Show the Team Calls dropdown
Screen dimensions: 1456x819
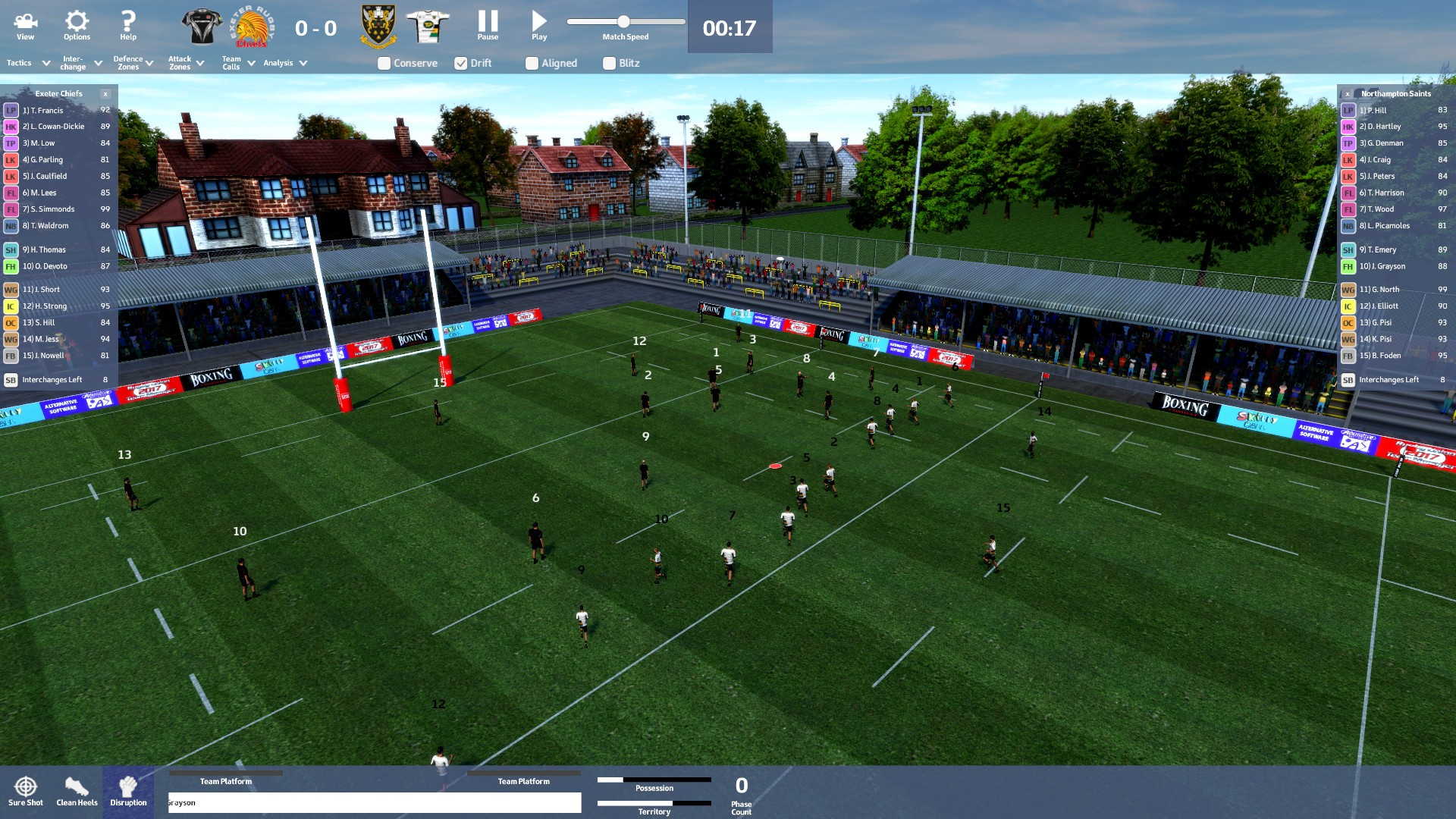pyautogui.click(x=237, y=63)
